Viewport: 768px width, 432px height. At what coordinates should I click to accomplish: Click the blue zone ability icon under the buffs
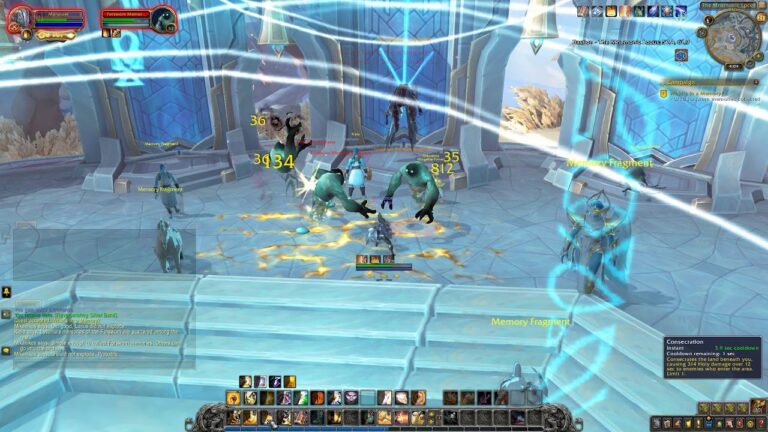click(x=681, y=56)
